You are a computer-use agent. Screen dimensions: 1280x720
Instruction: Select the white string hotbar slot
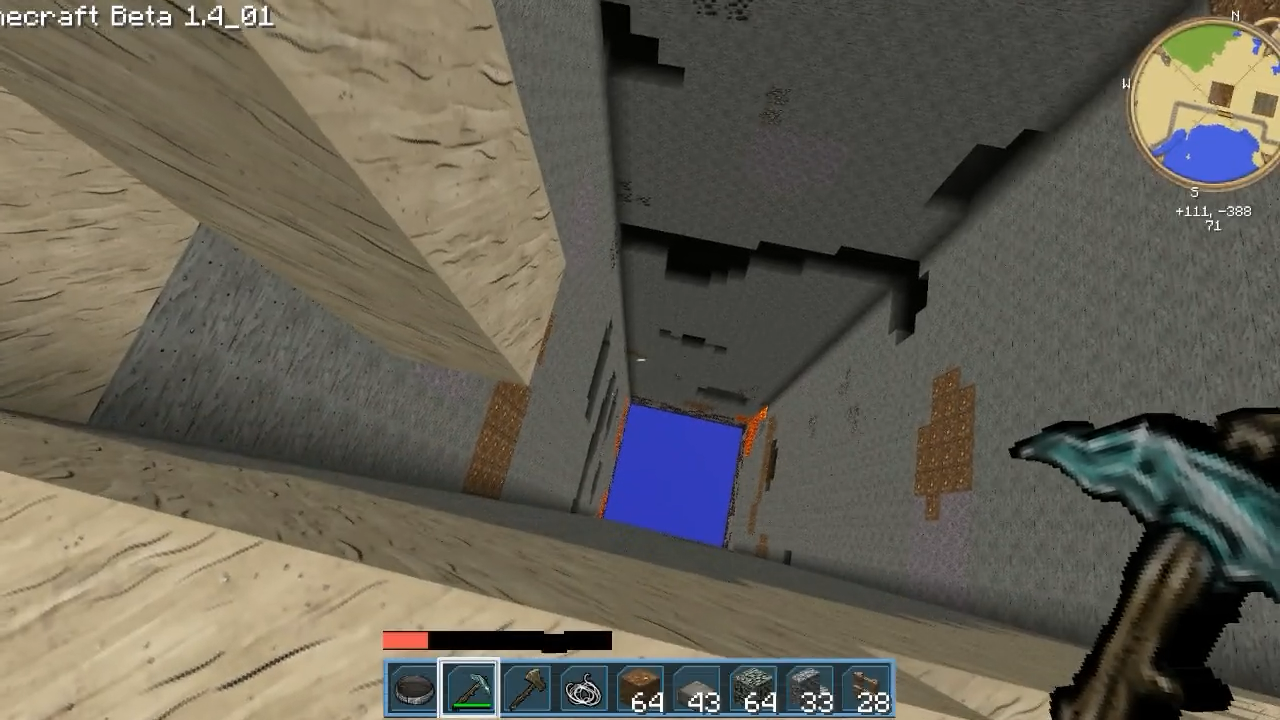pos(583,689)
